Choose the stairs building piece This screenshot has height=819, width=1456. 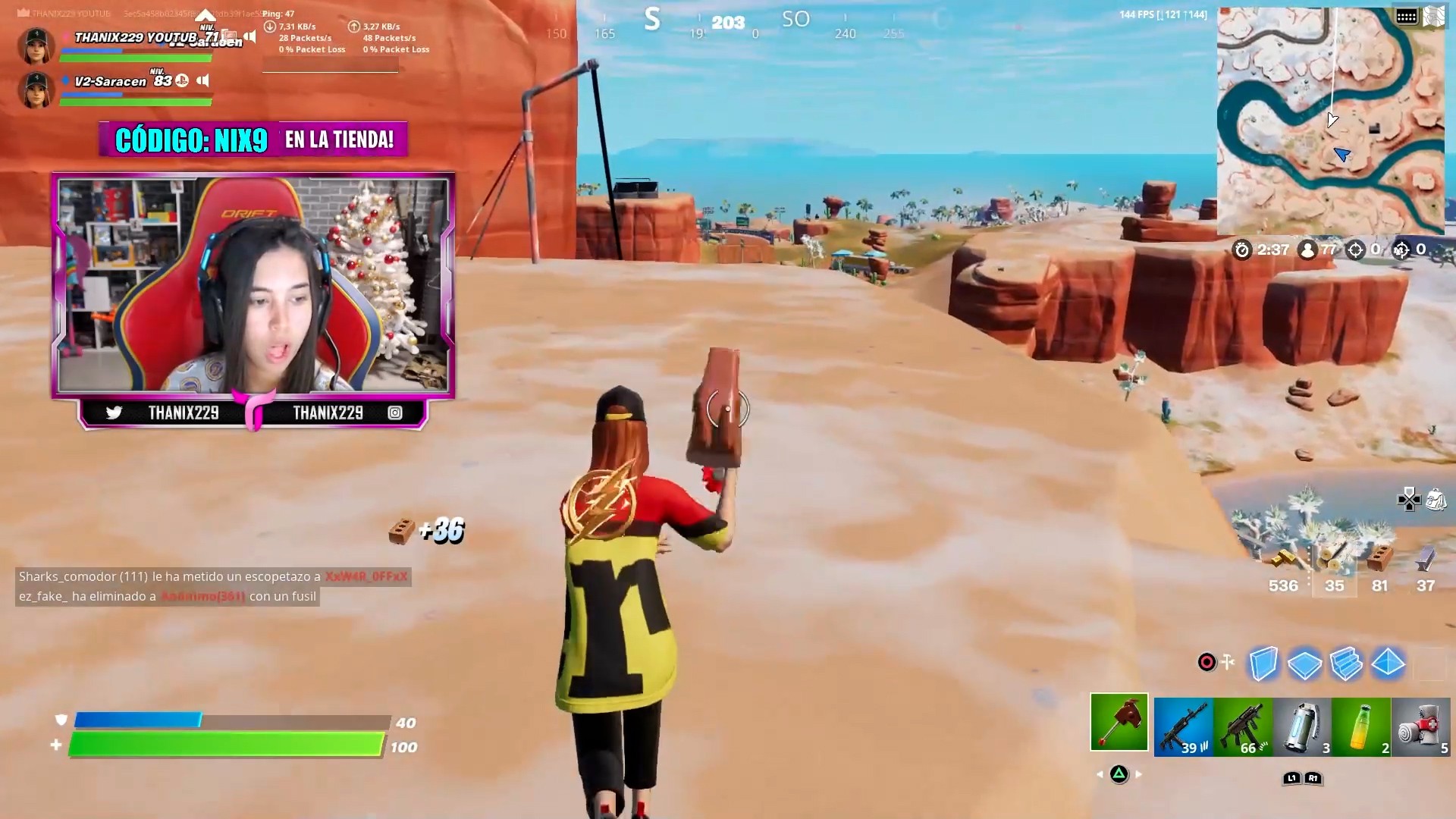[1347, 664]
